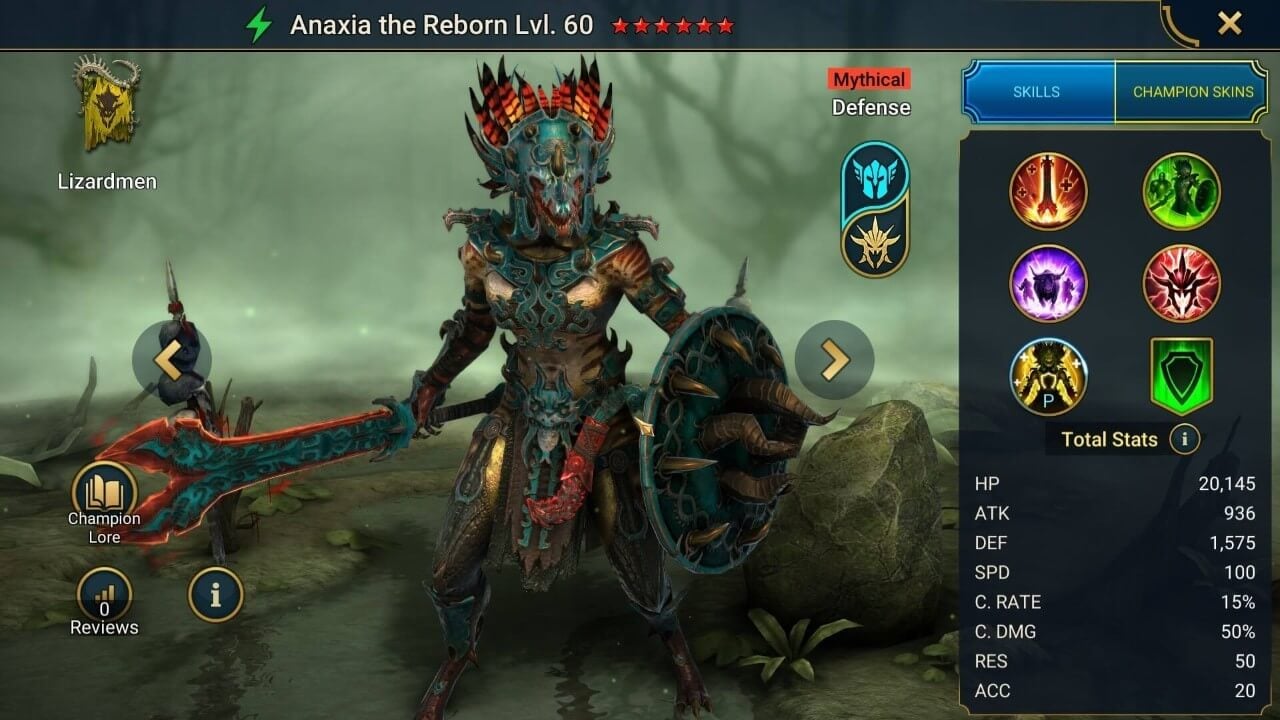This screenshot has width=1280, height=720.
Task: Check the six red star rating row
Action: point(673,24)
